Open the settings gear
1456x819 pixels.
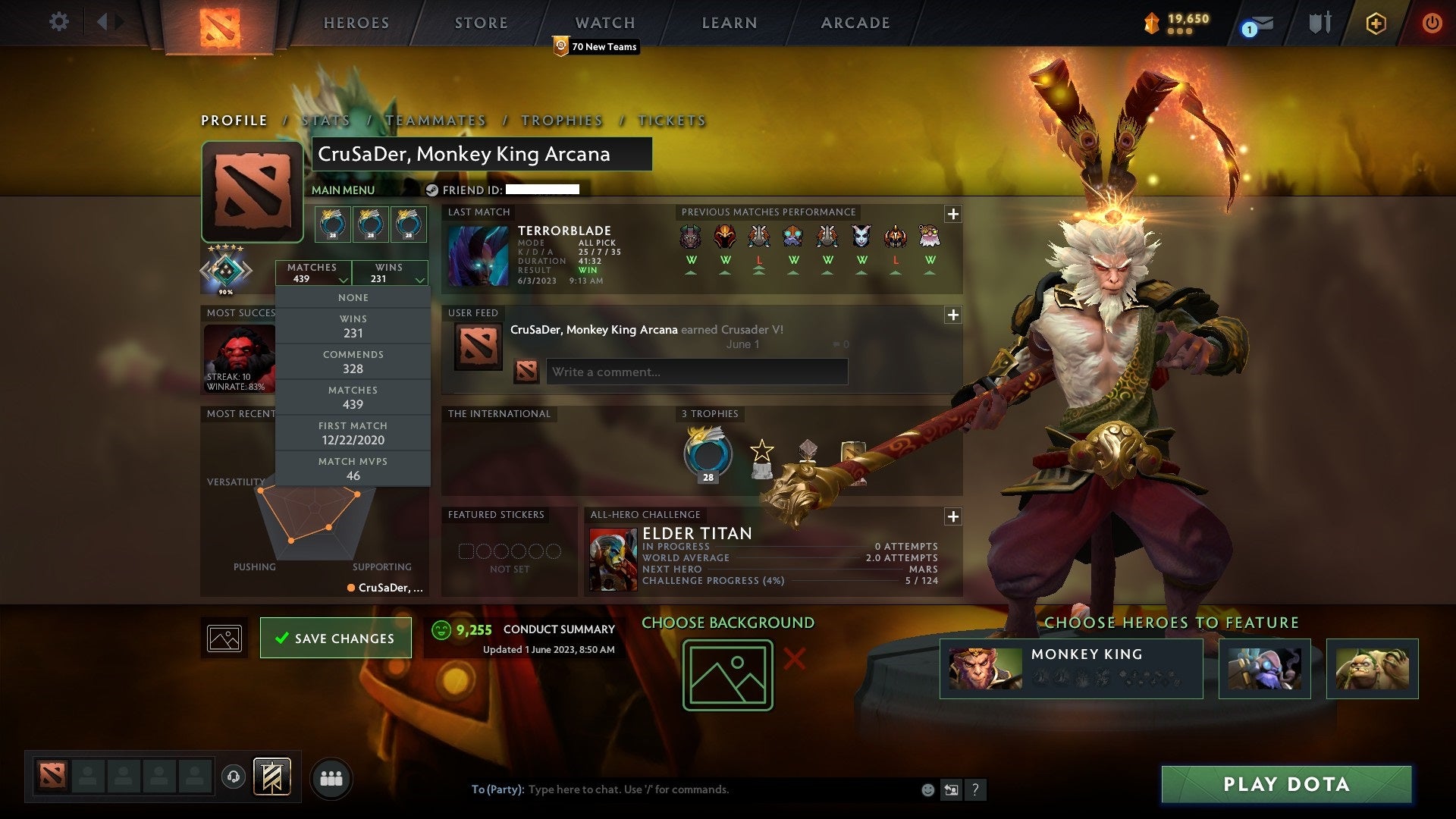(58, 22)
